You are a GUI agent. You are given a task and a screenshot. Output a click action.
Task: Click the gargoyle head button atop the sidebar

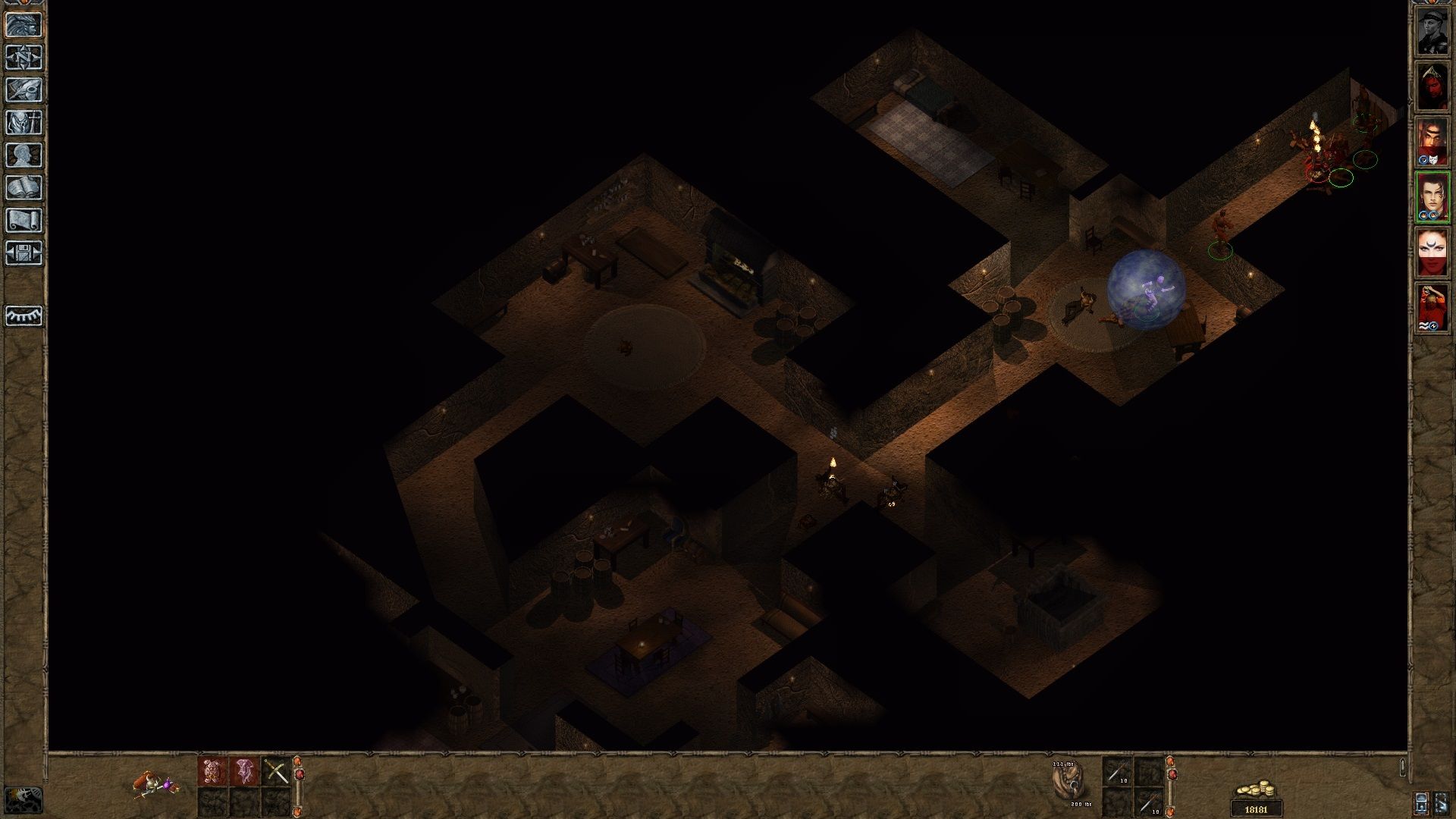24,25
